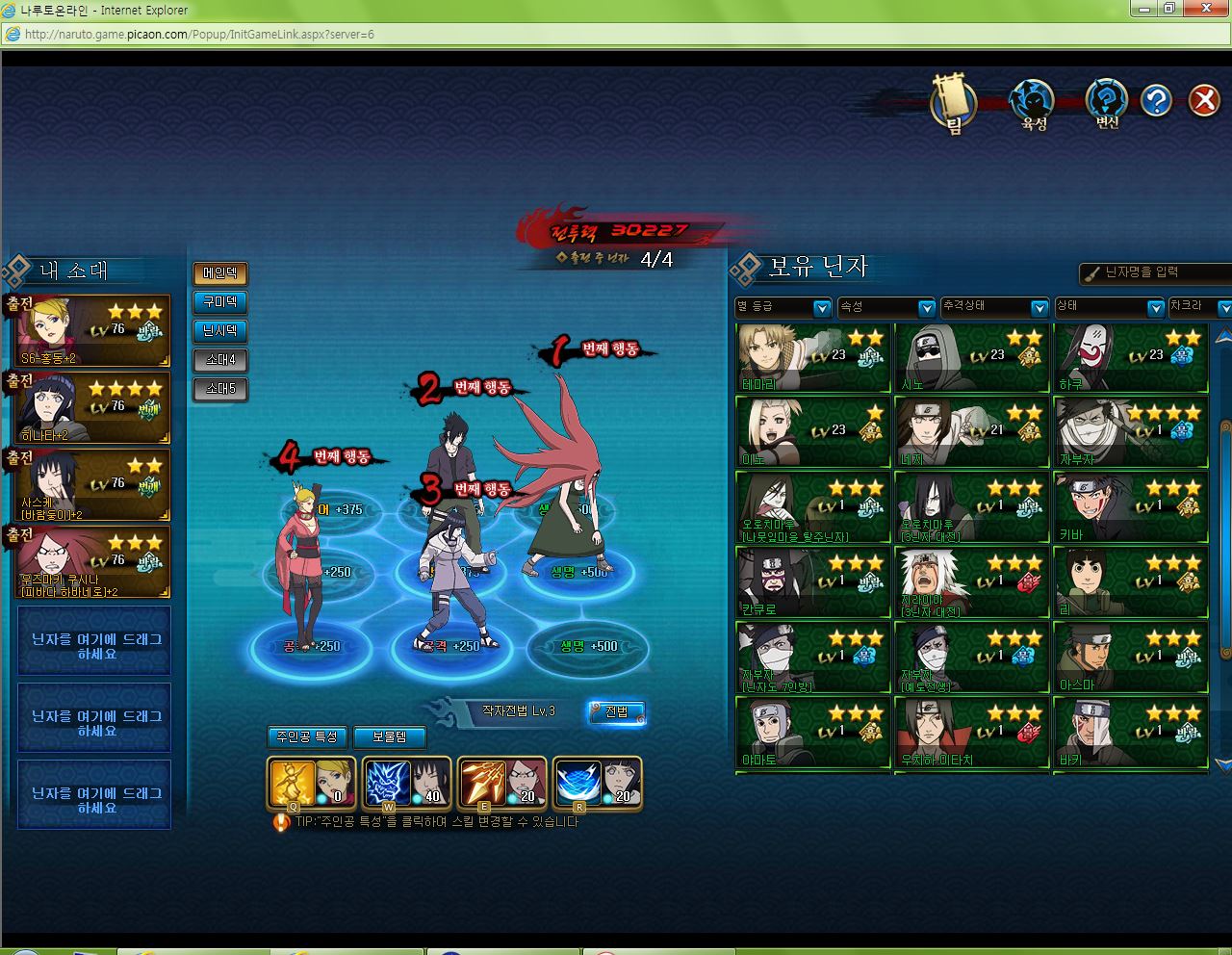This screenshot has height=955, width=1232.
Task: Switch to the 구미덱 squad tab
Action: 220,302
